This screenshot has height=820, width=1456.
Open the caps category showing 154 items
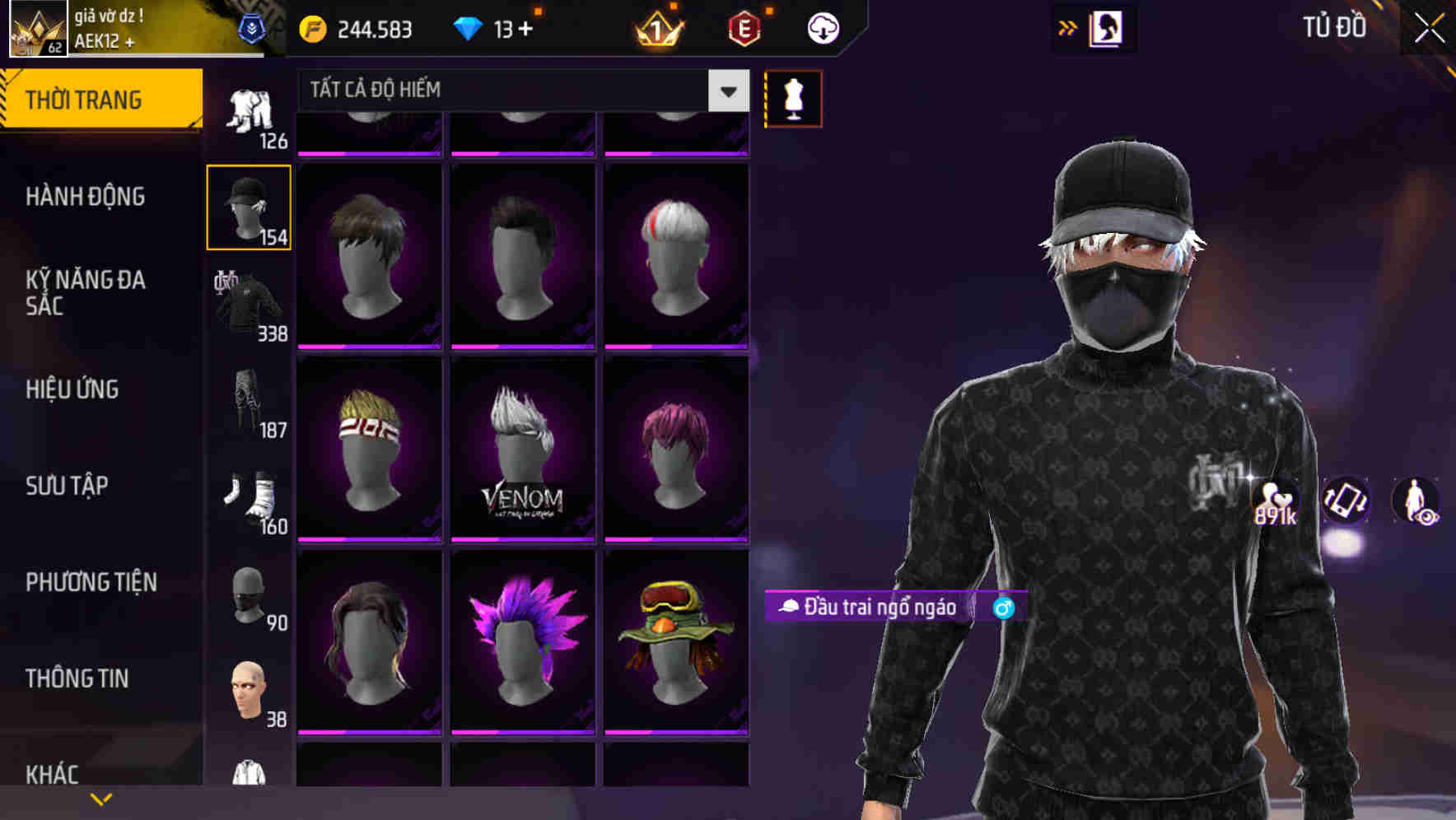(249, 206)
